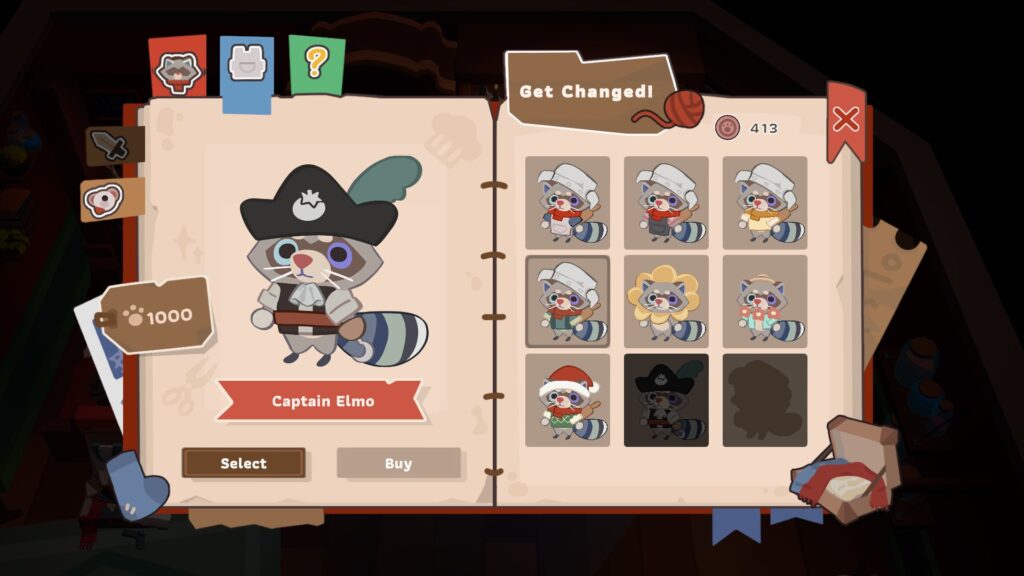Open the green question mark tab
1024x576 pixels.
[316, 64]
